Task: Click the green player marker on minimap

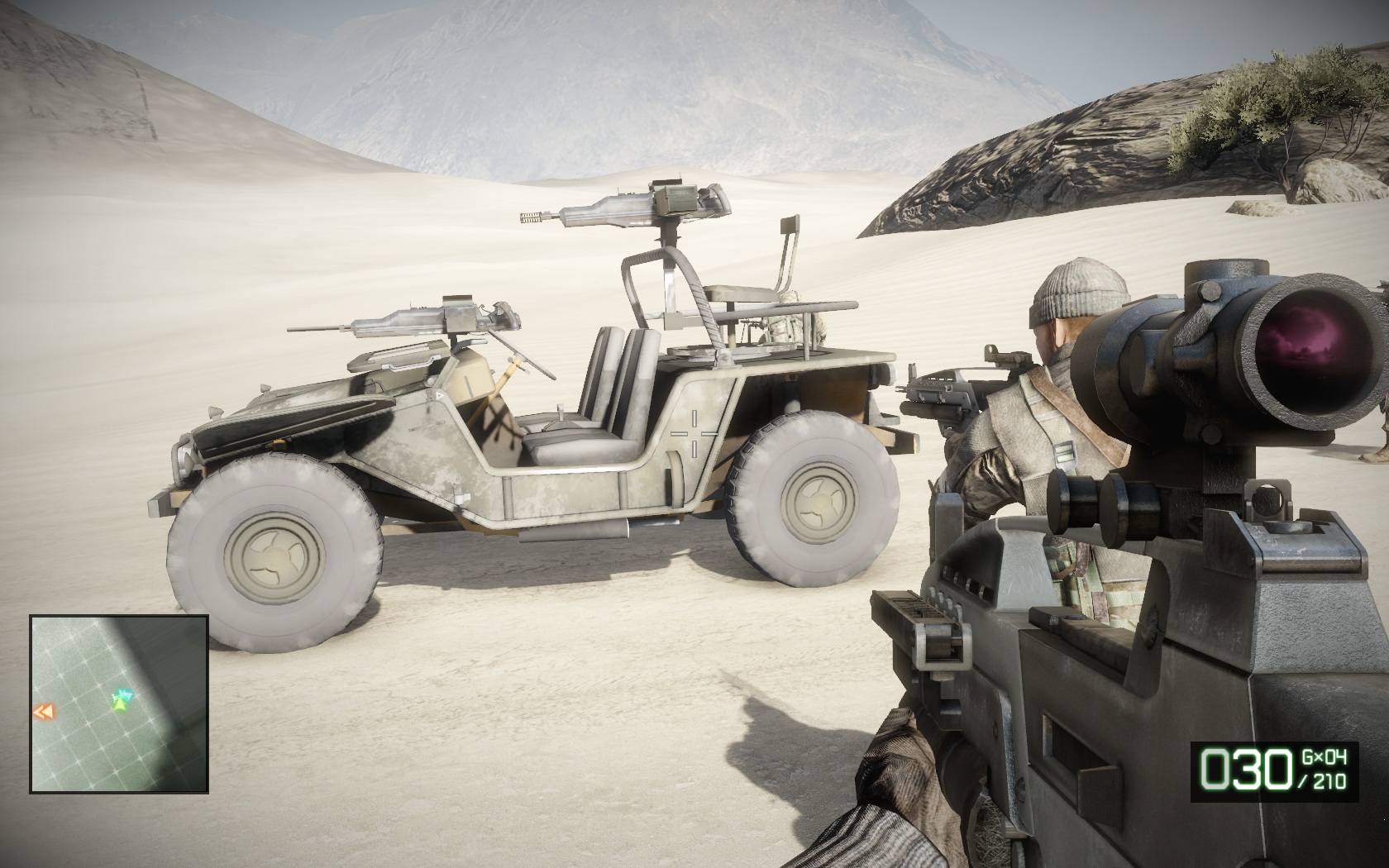Action: [x=121, y=703]
